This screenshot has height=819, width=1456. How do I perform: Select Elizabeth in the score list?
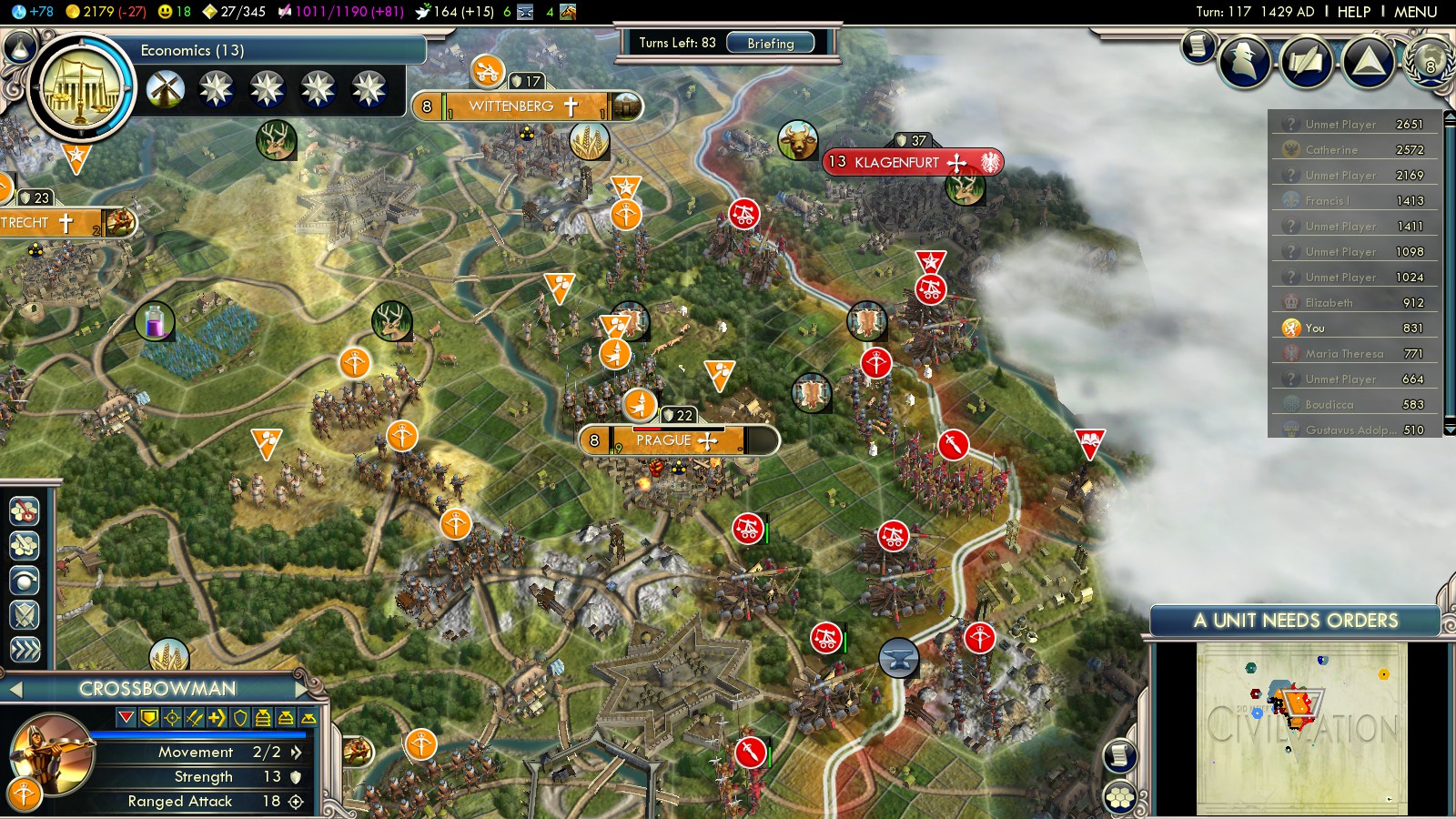pyautogui.click(x=1329, y=302)
